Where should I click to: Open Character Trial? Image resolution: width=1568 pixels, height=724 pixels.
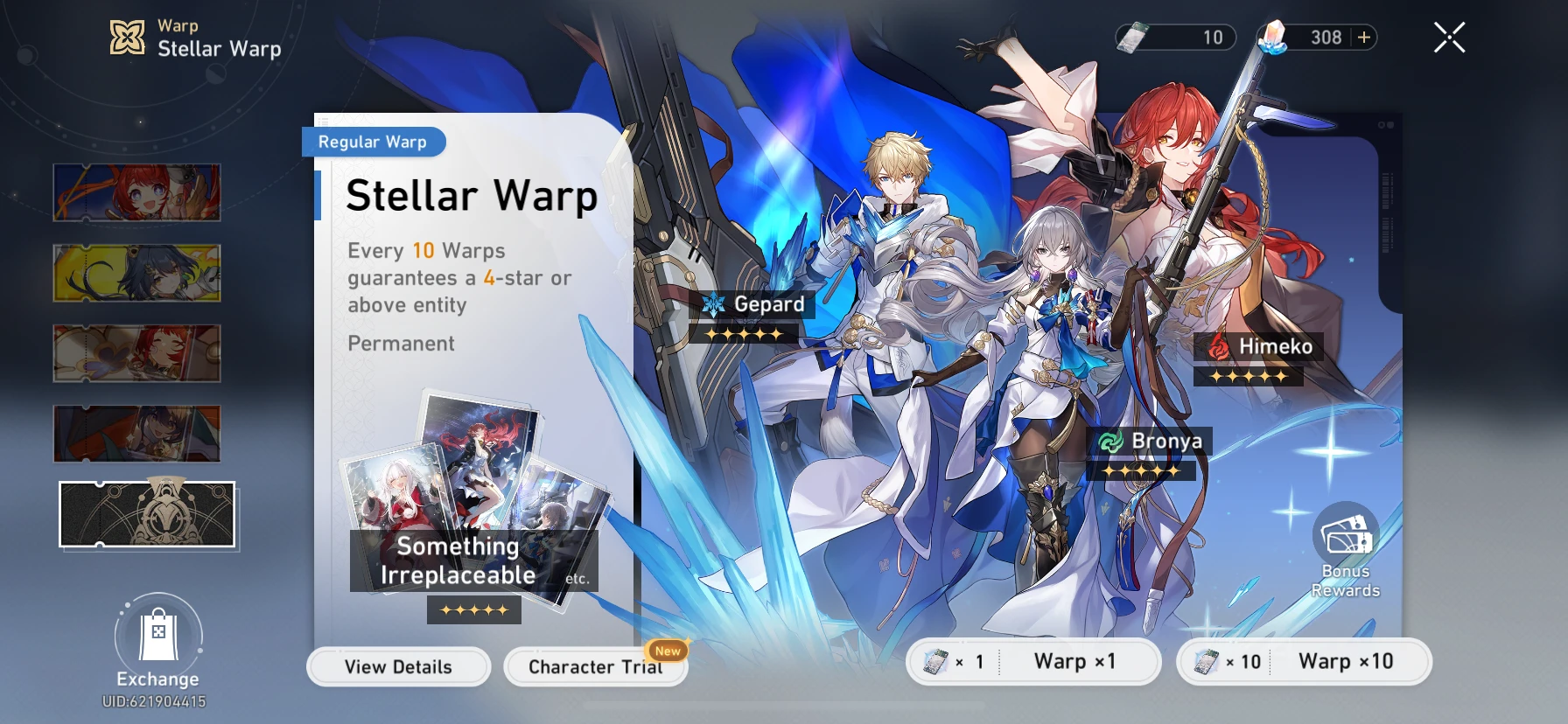[x=594, y=666]
